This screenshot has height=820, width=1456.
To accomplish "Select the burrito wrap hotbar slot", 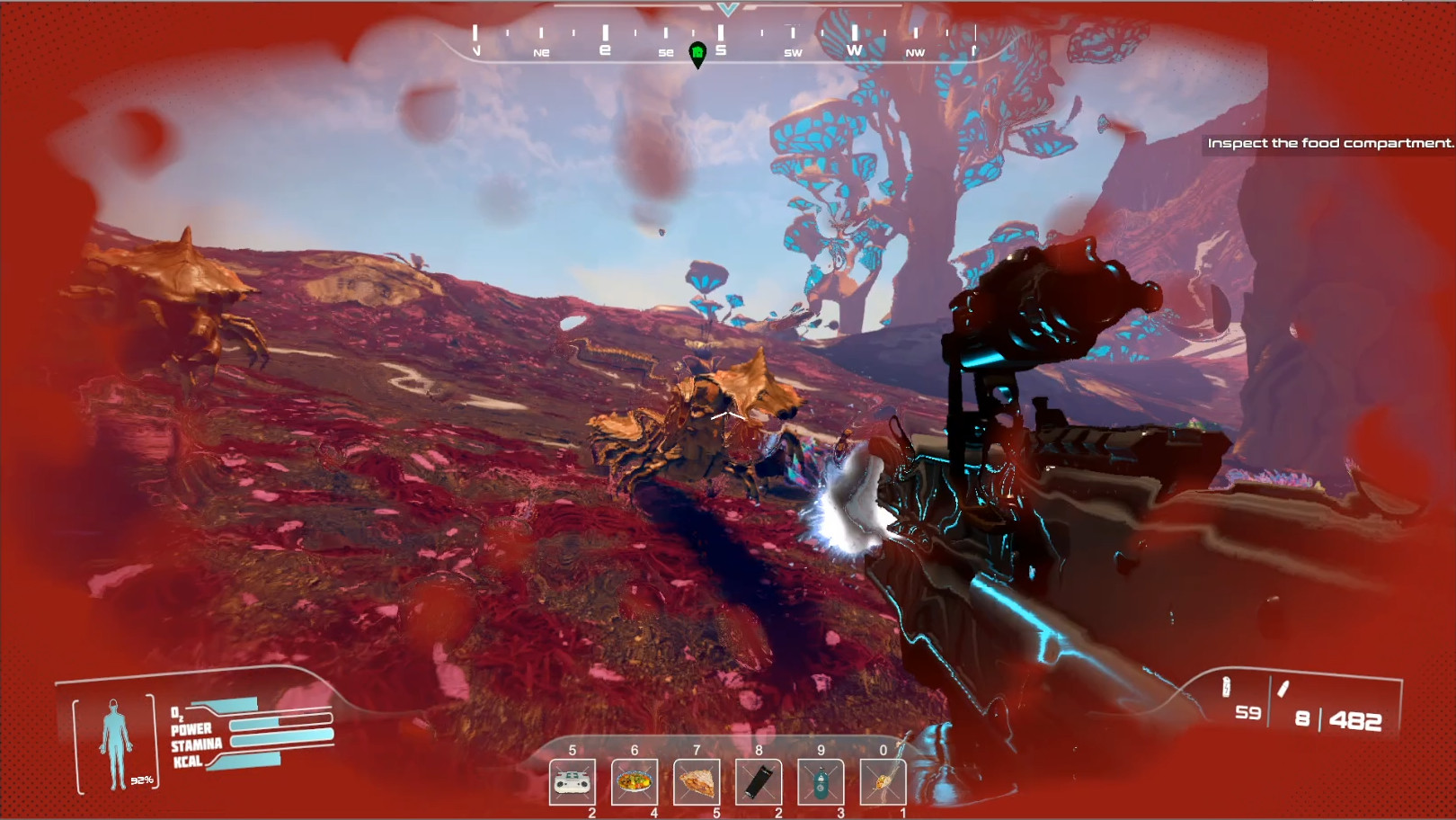I will pyautogui.click(x=883, y=782).
